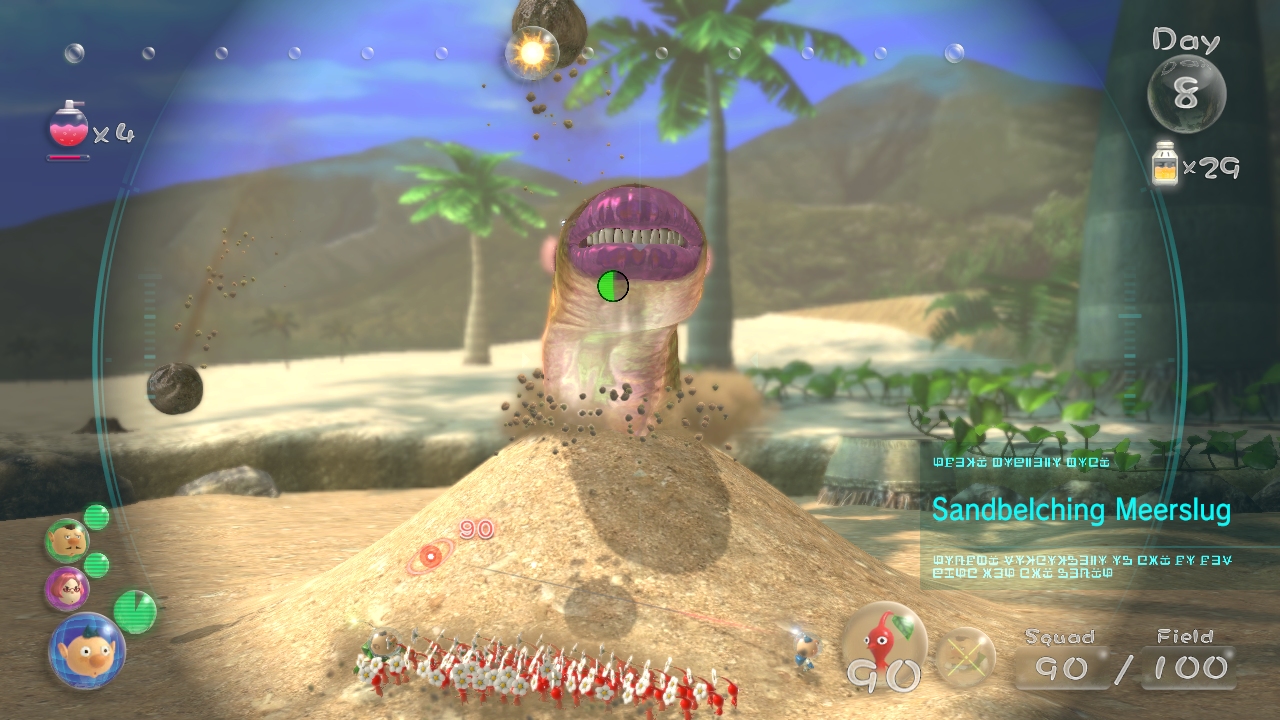Select the Sandbelching Meerslug name panel
The width and height of the screenshot is (1280, 720).
click(1080, 510)
